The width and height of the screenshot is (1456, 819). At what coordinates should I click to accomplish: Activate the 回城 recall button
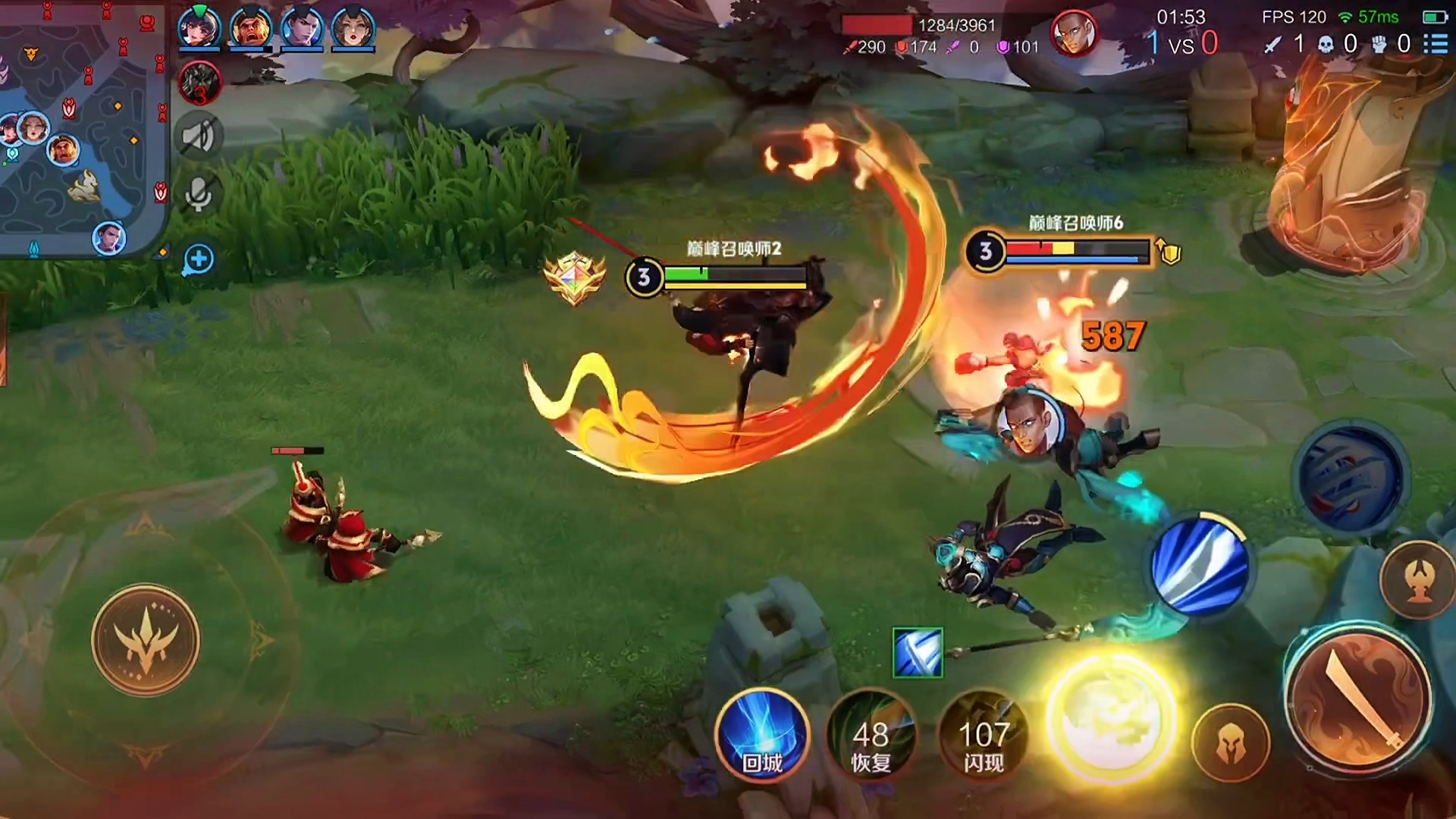pos(762,736)
